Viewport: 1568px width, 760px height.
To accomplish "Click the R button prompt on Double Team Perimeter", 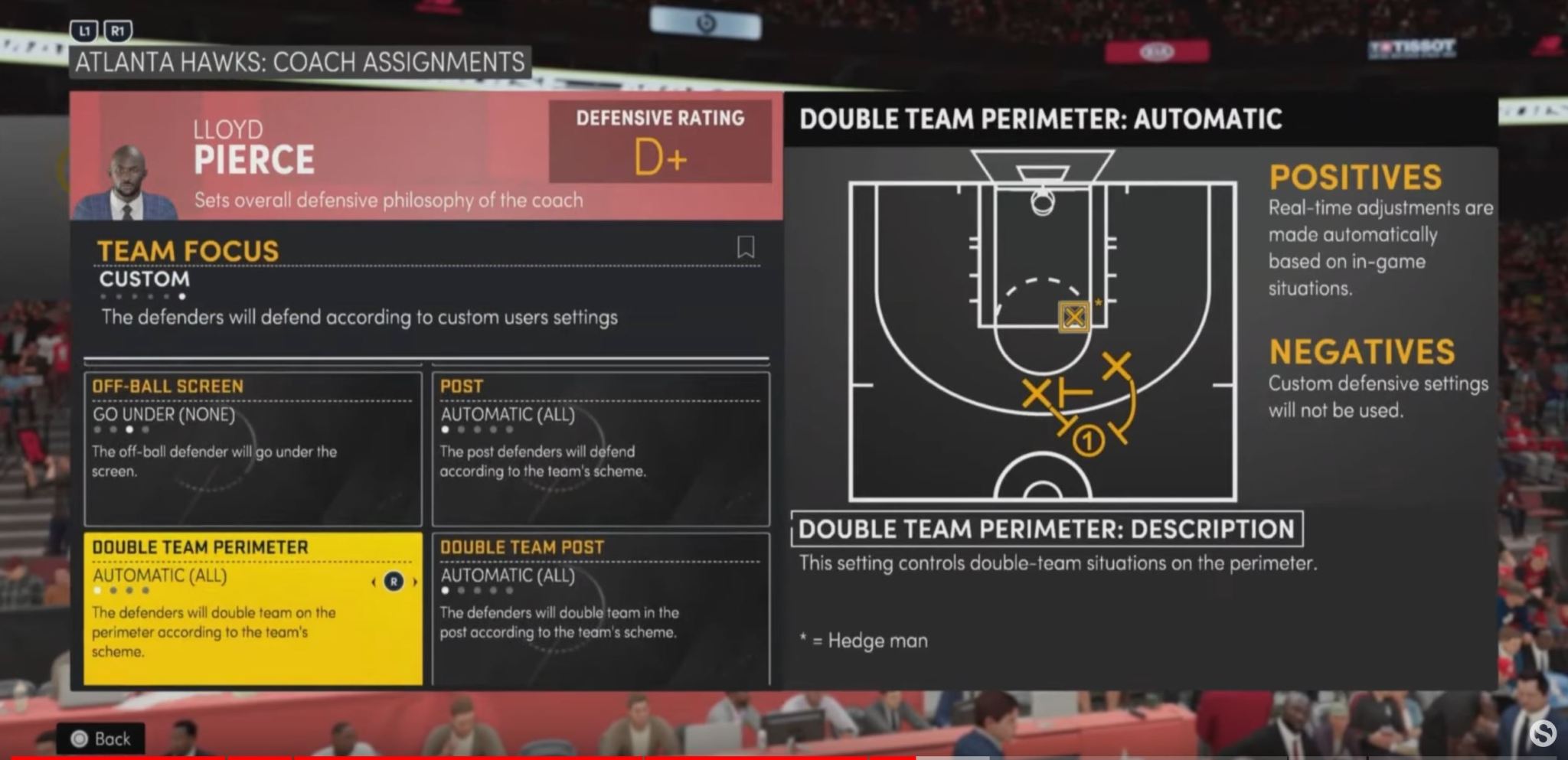I will [394, 582].
